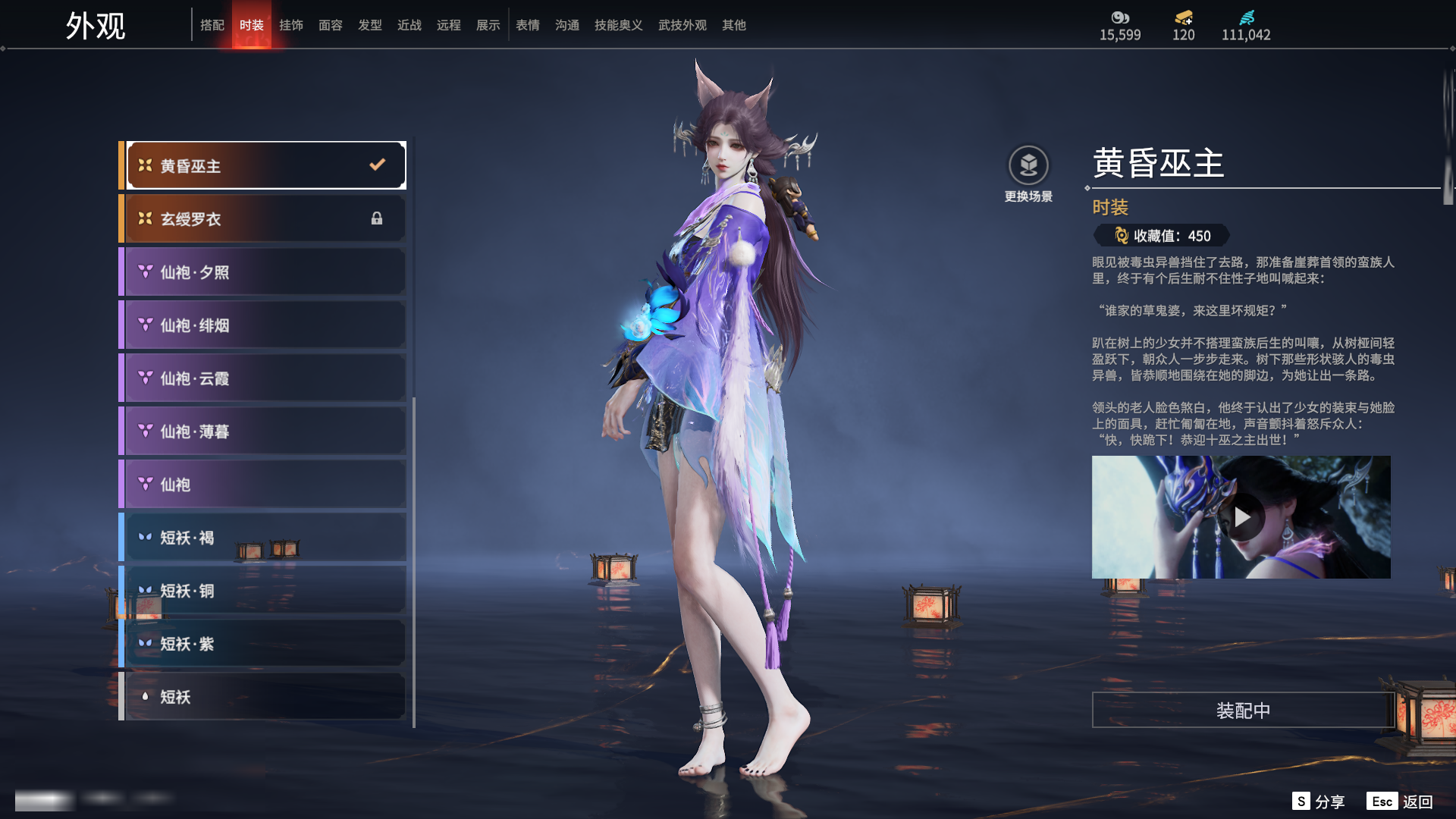The width and height of the screenshot is (1456, 819).
Task: Click the 装配中 equip button
Action: click(x=1243, y=710)
